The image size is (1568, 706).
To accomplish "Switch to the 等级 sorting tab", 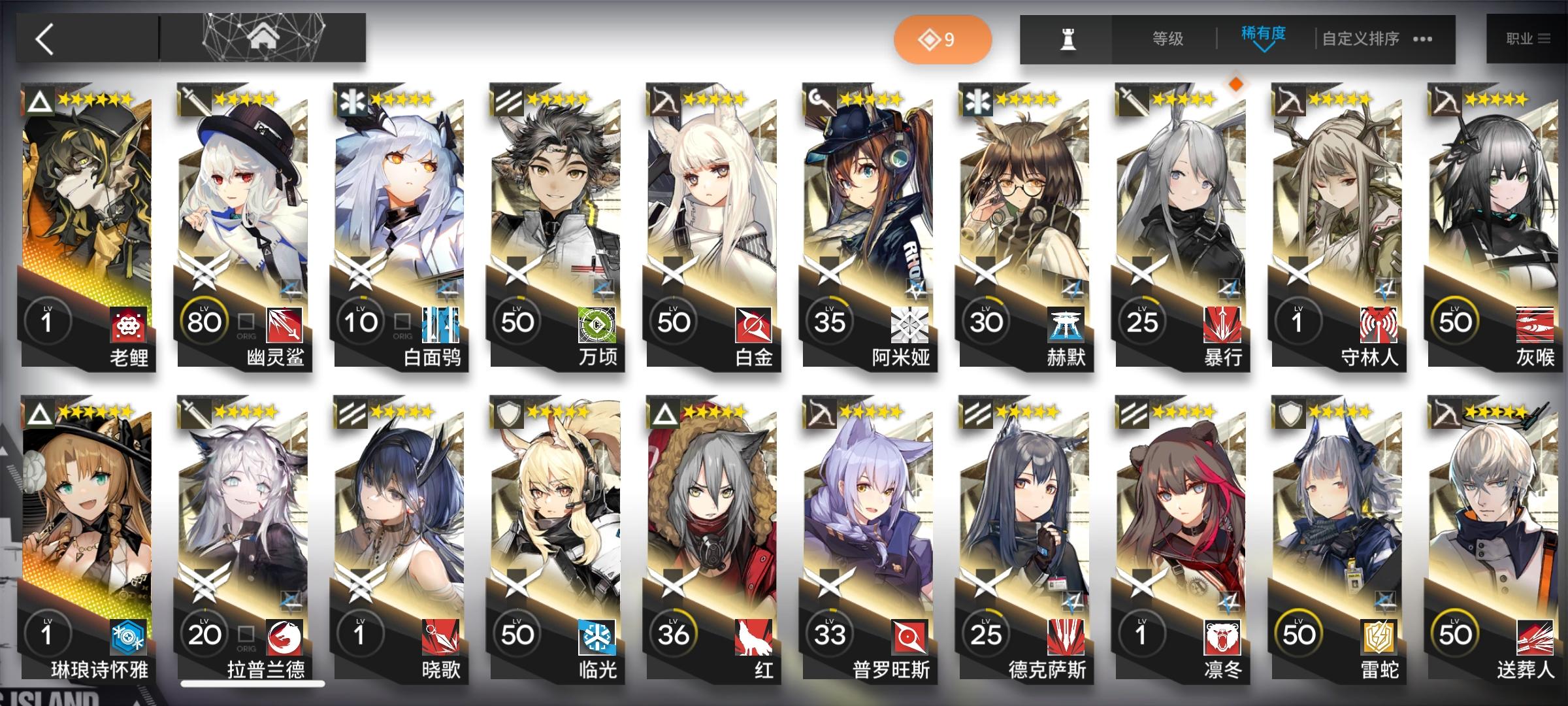I will coord(1168,39).
